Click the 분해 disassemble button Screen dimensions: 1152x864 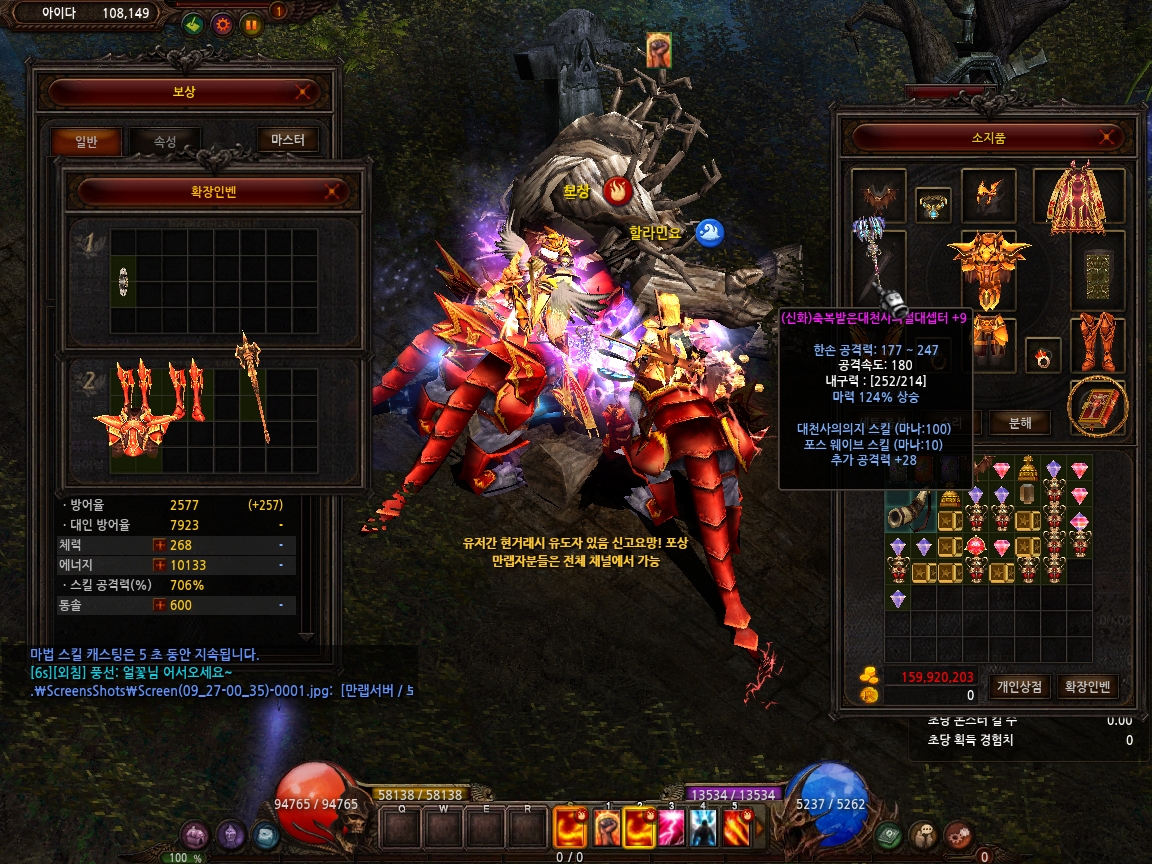click(1019, 423)
